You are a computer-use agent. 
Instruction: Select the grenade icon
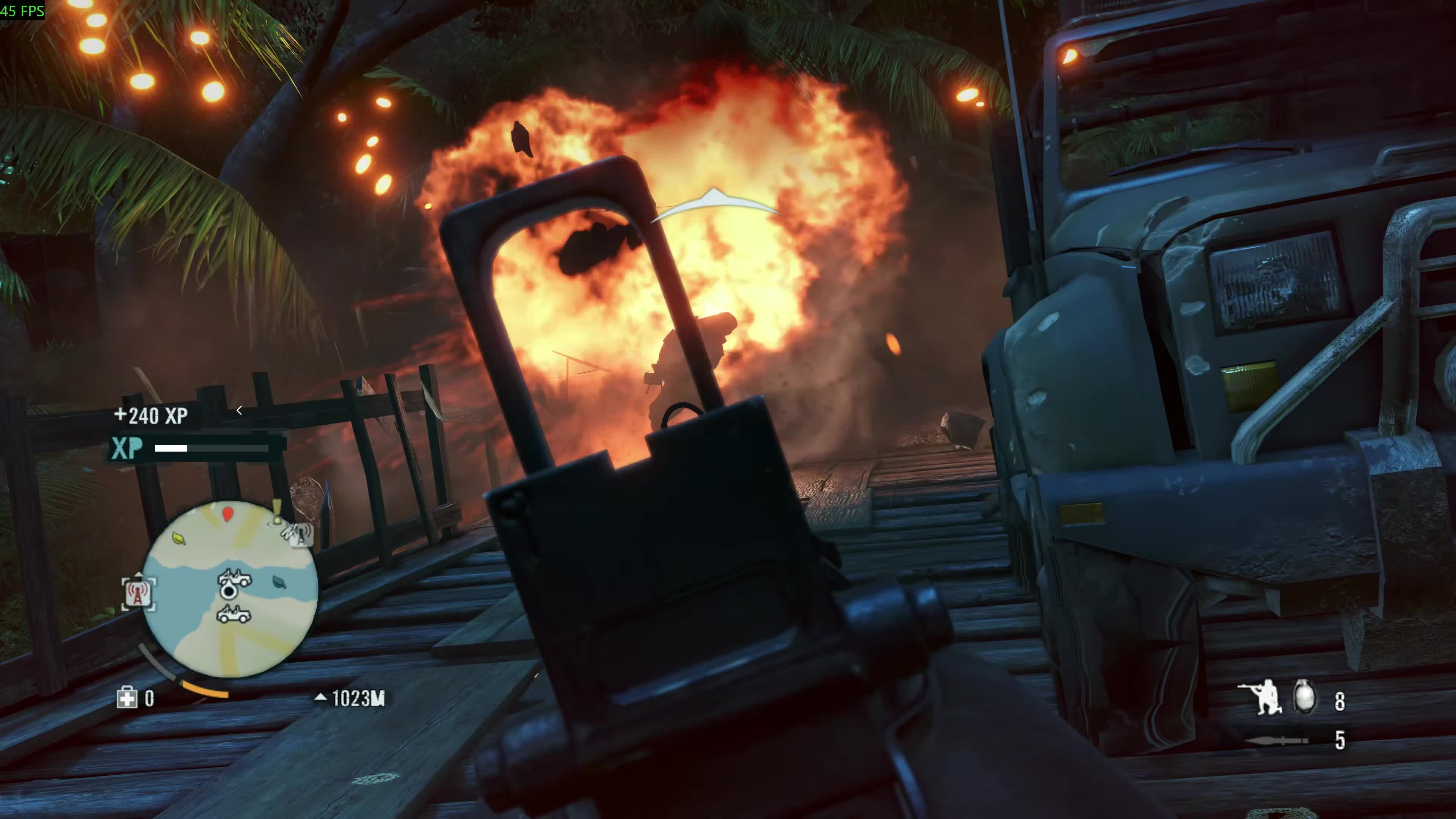tap(1304, 698)
